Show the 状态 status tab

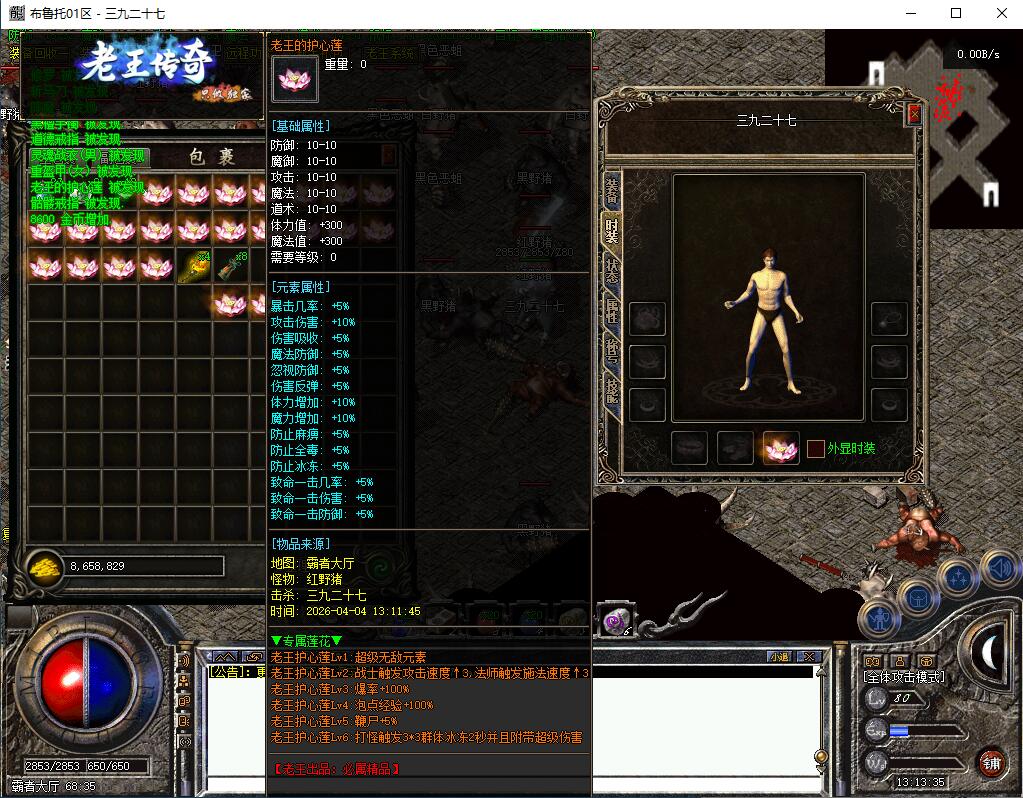[x=611, y=273]
